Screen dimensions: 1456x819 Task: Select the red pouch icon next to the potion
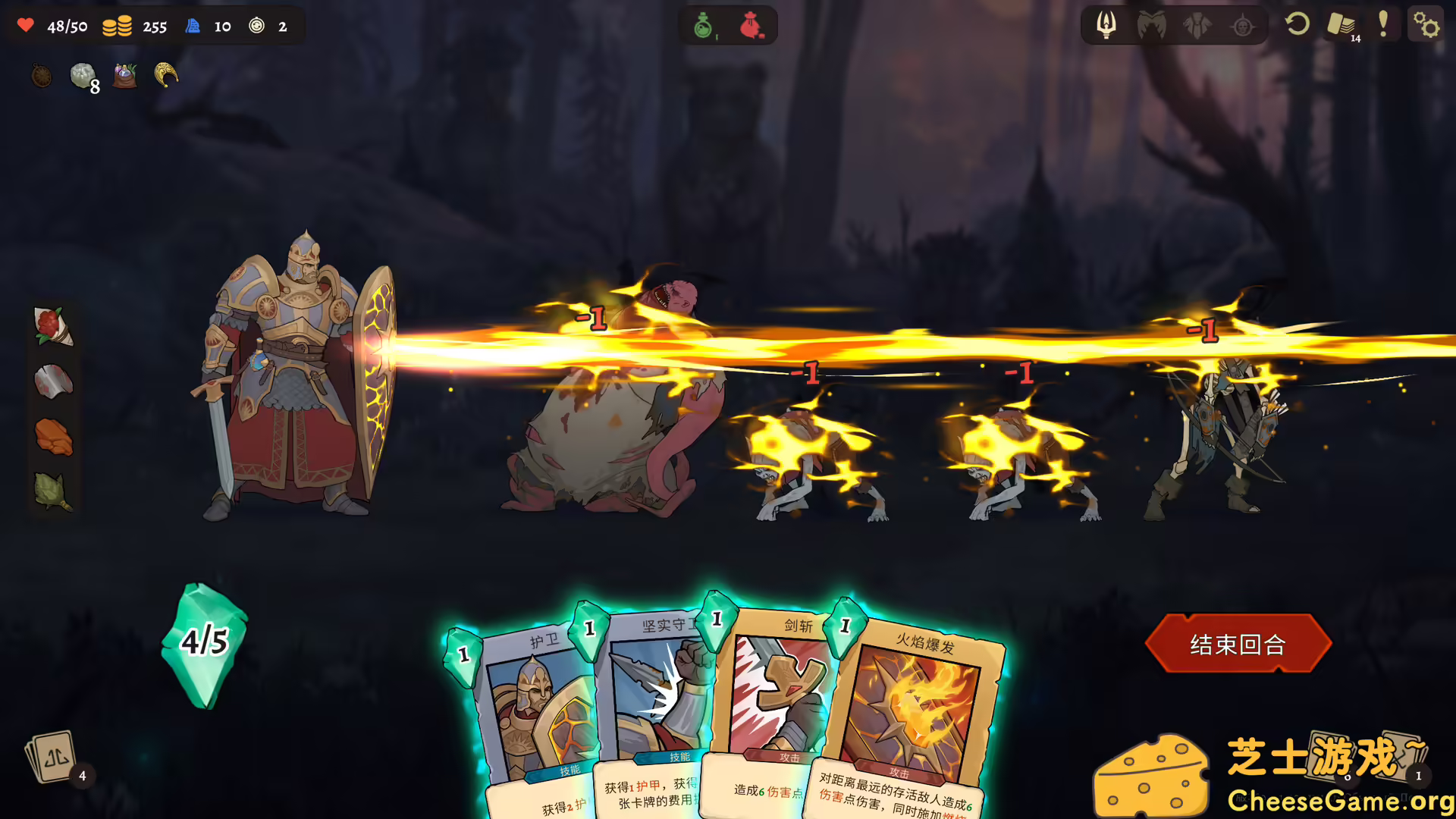point(752,24)
